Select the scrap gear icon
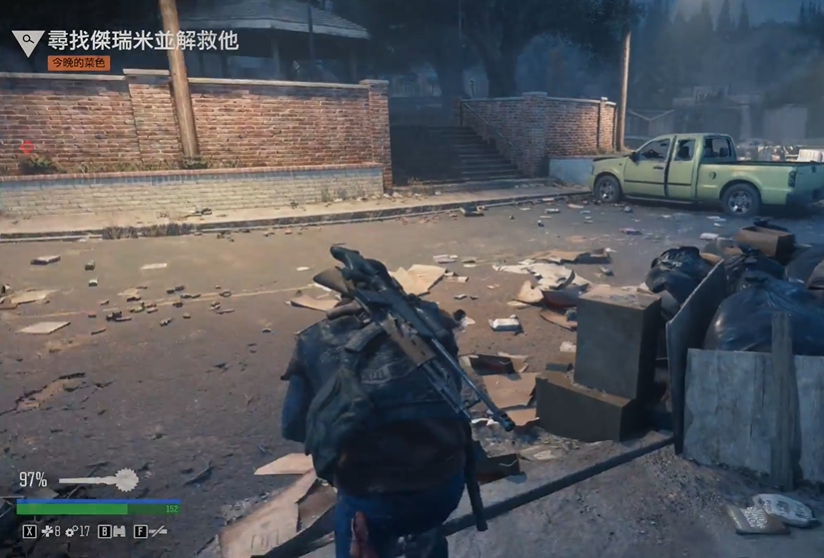Screen dimensions: 824x558 pyautogui.click(x=70, y=532)
